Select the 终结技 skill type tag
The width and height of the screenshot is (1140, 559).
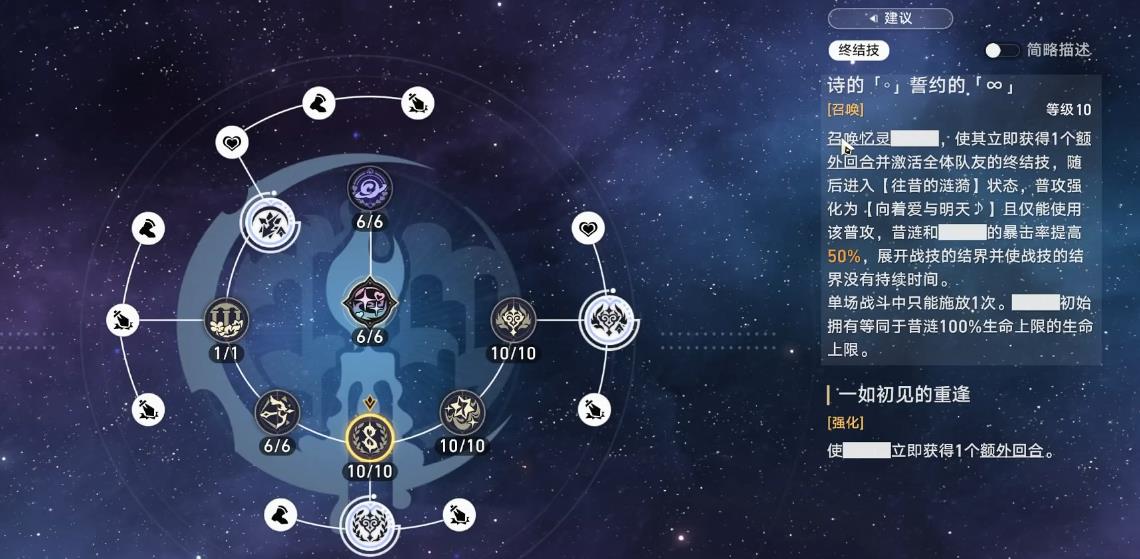[858, 50]
